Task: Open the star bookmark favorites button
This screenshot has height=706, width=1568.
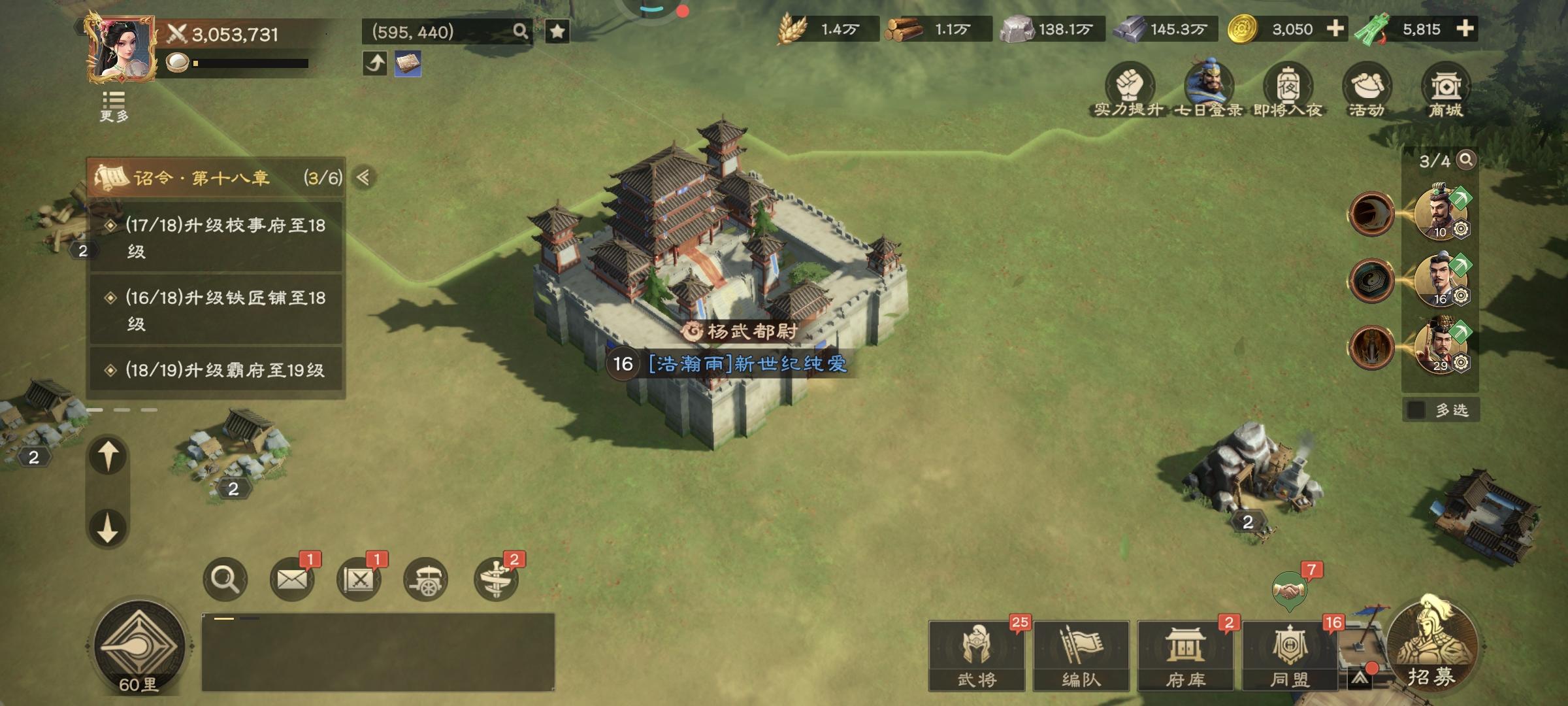Action: pyautogui.click(x=557, y=31)
